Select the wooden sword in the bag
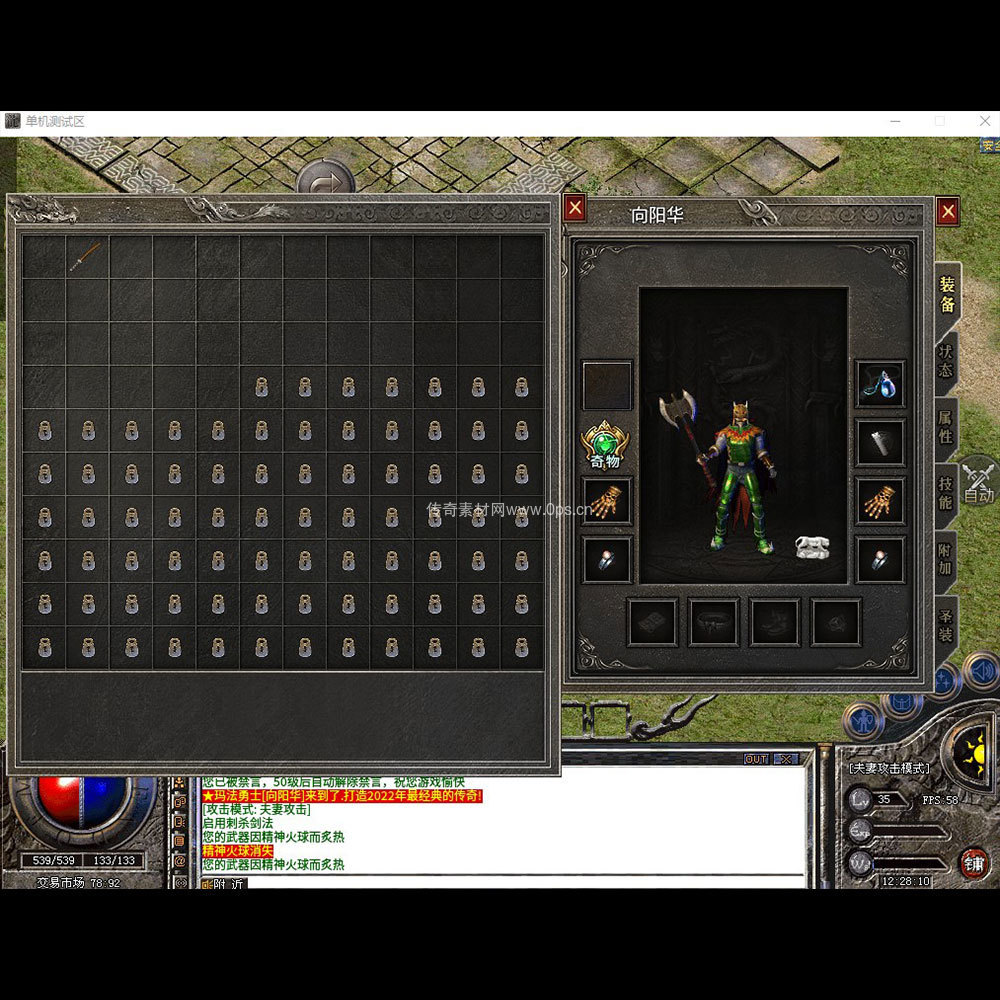The image size is (1000, 1000). click(x=87, y=257)
